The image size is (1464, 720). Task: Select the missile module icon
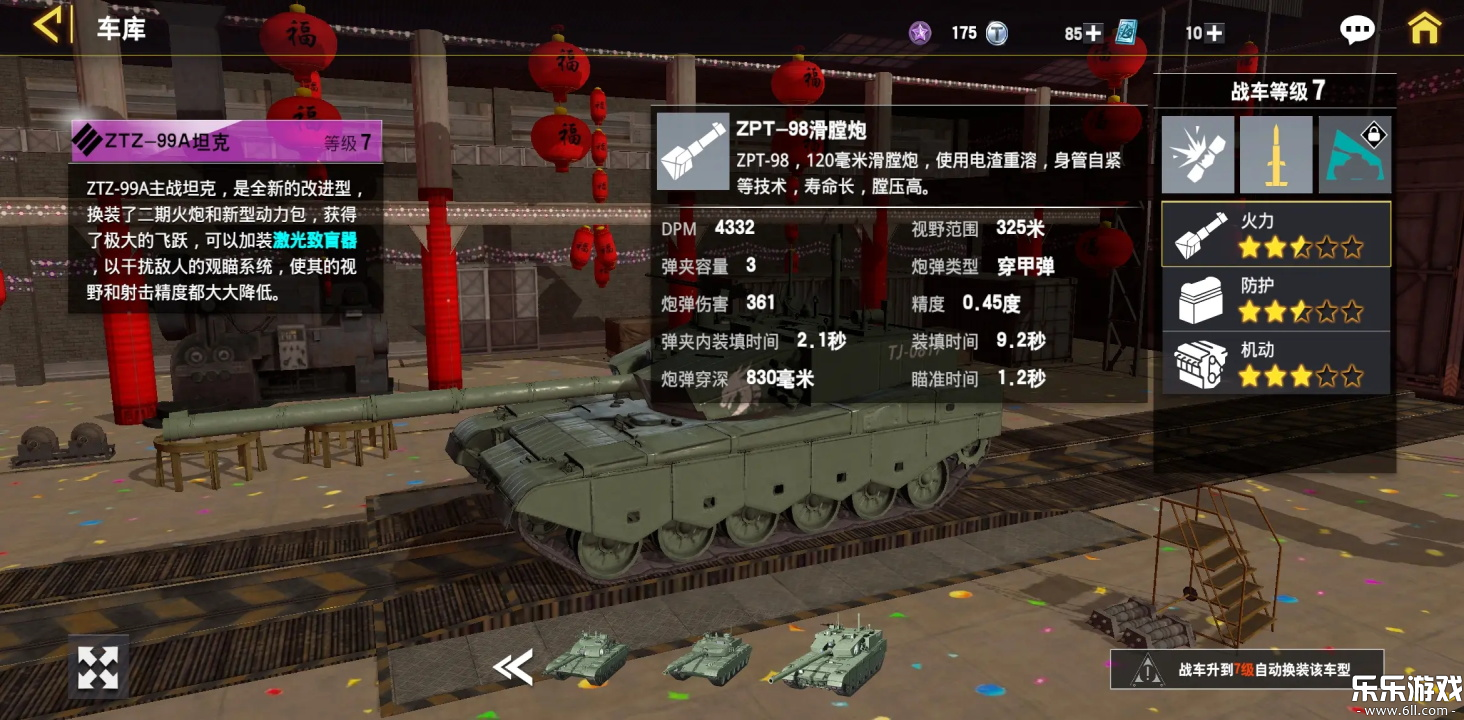point(1276,154)
